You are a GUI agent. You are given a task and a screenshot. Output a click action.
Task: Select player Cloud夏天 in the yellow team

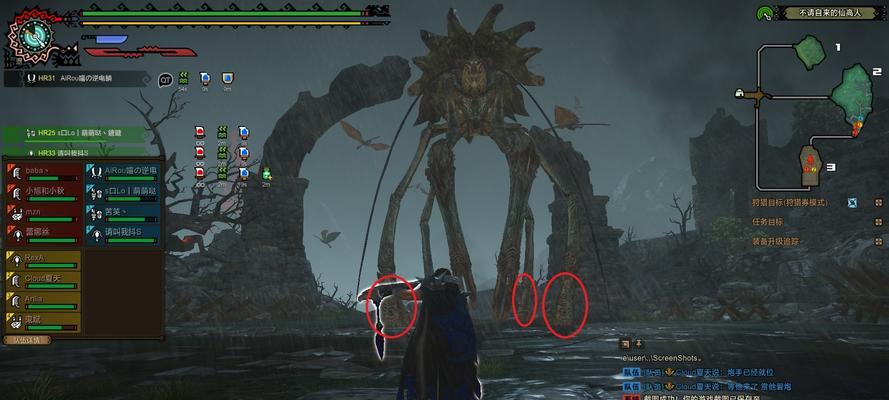(x=45, y=280)
